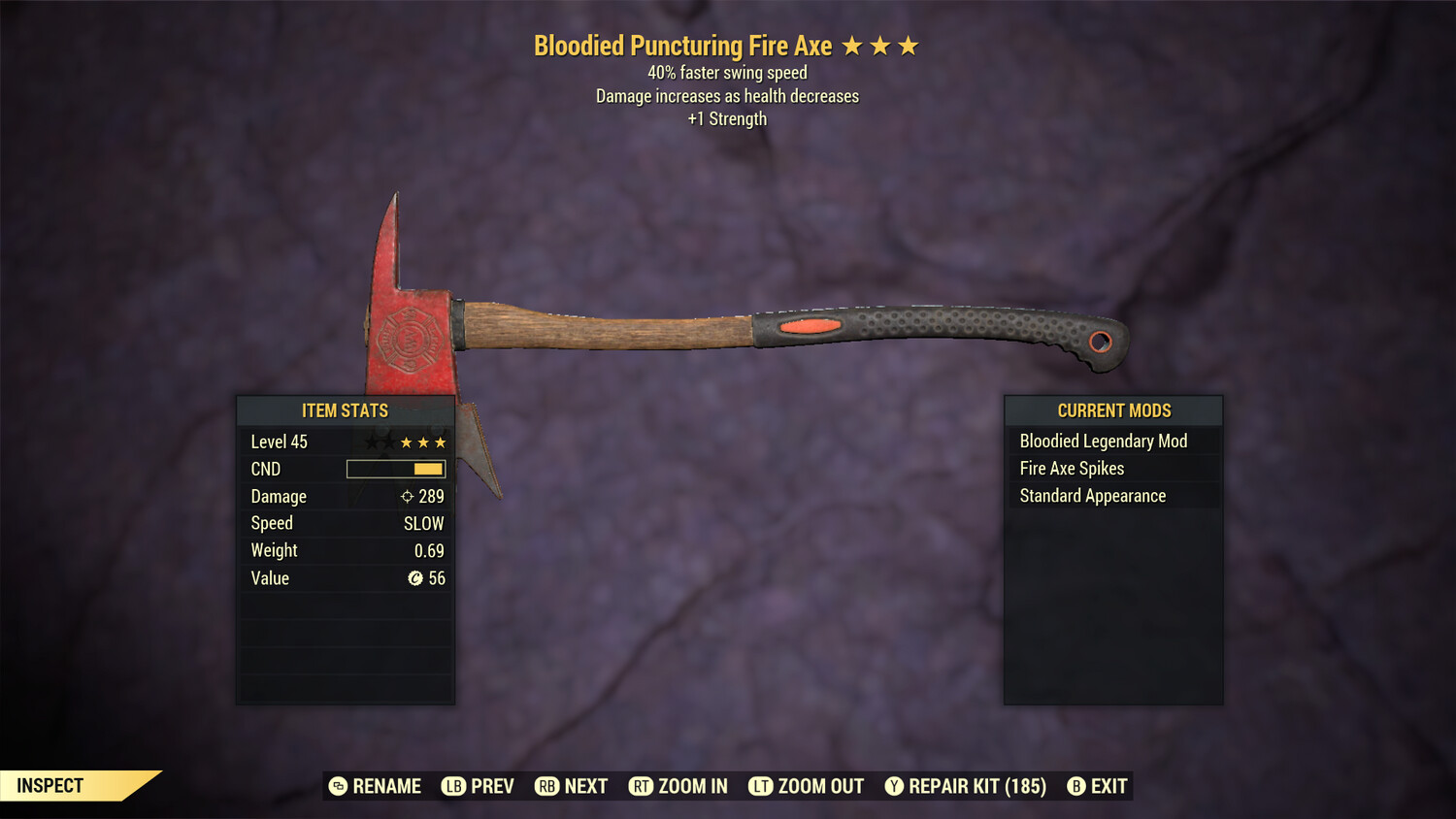Open the Standard Appearance mod entry

pos(1092,496)
